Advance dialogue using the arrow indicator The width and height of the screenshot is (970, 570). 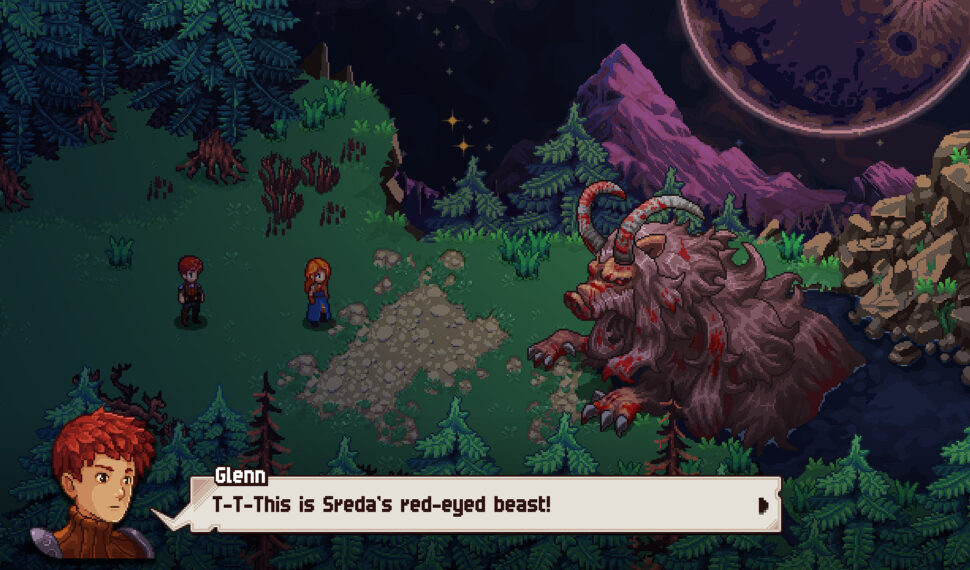pyautogui.click(x=764, y=505)
